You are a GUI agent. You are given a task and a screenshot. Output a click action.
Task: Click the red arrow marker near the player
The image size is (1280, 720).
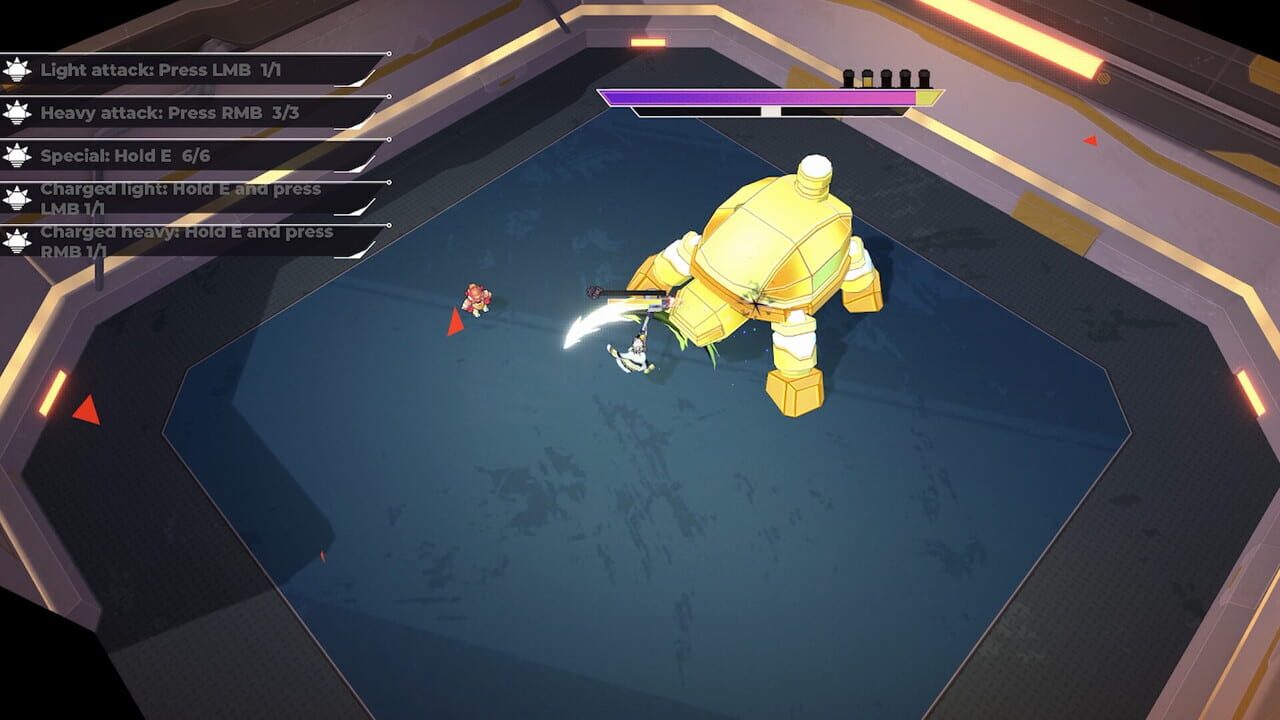455,323
